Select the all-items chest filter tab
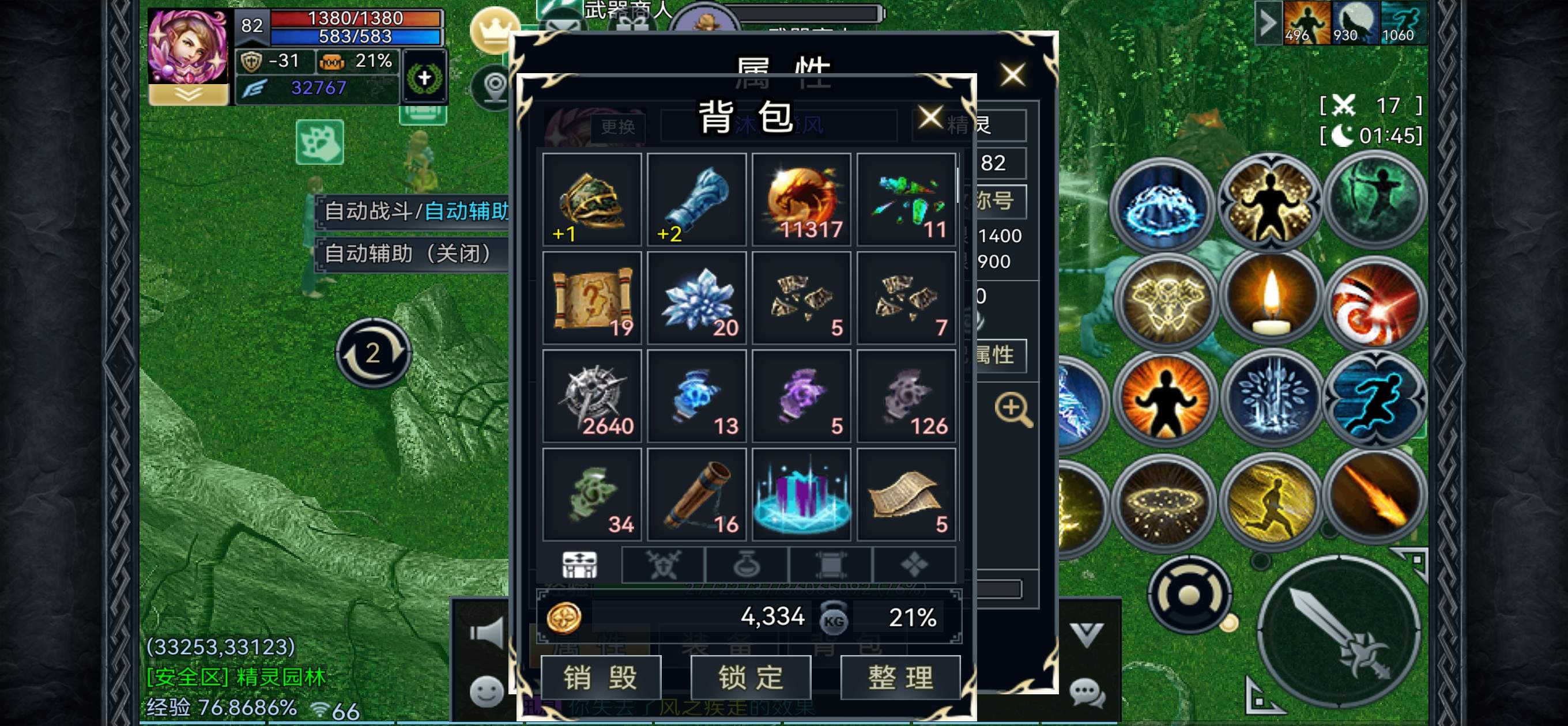 [x=580, y=565]
